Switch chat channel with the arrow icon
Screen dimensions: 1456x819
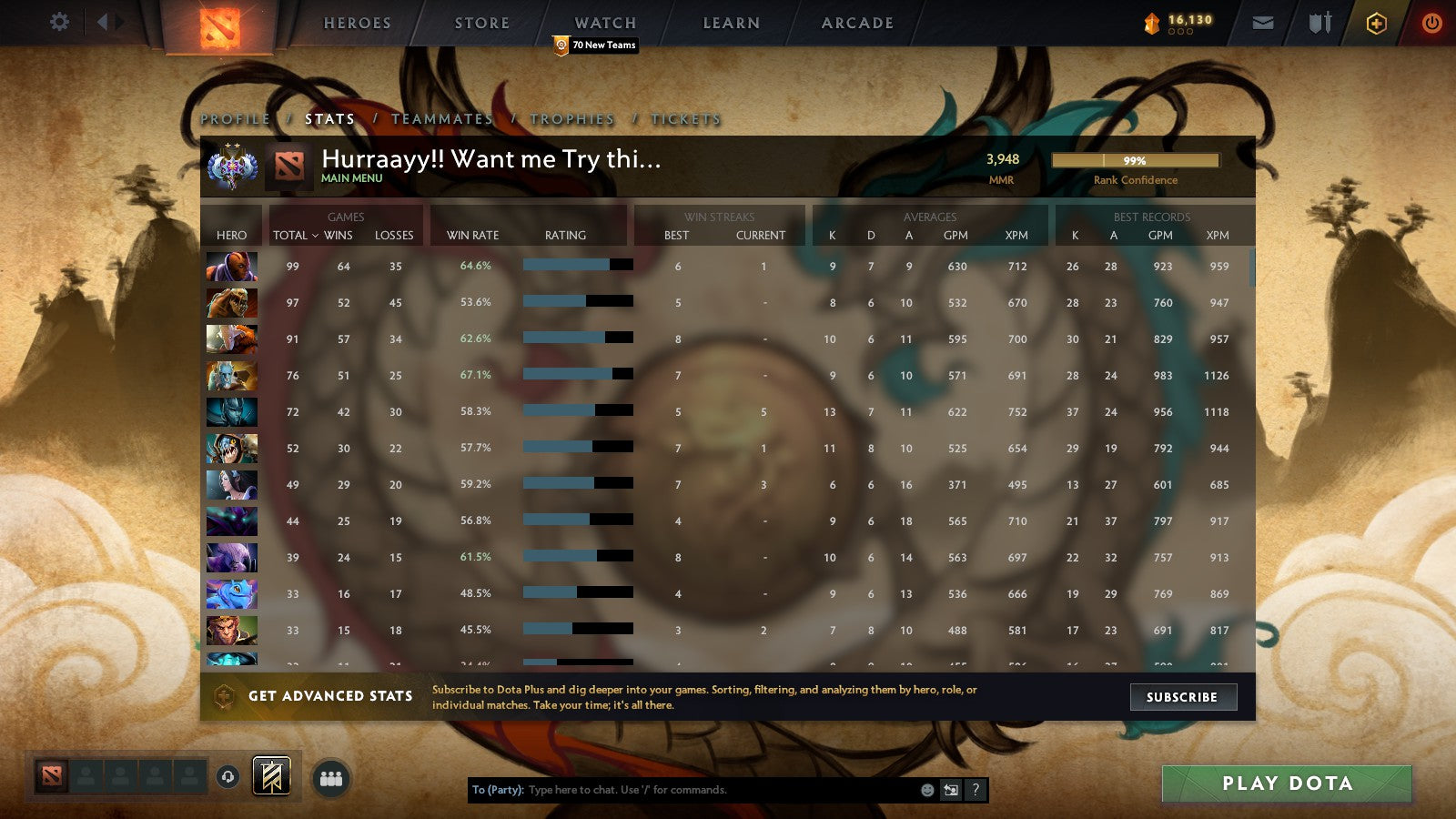(x=949, y=790)
